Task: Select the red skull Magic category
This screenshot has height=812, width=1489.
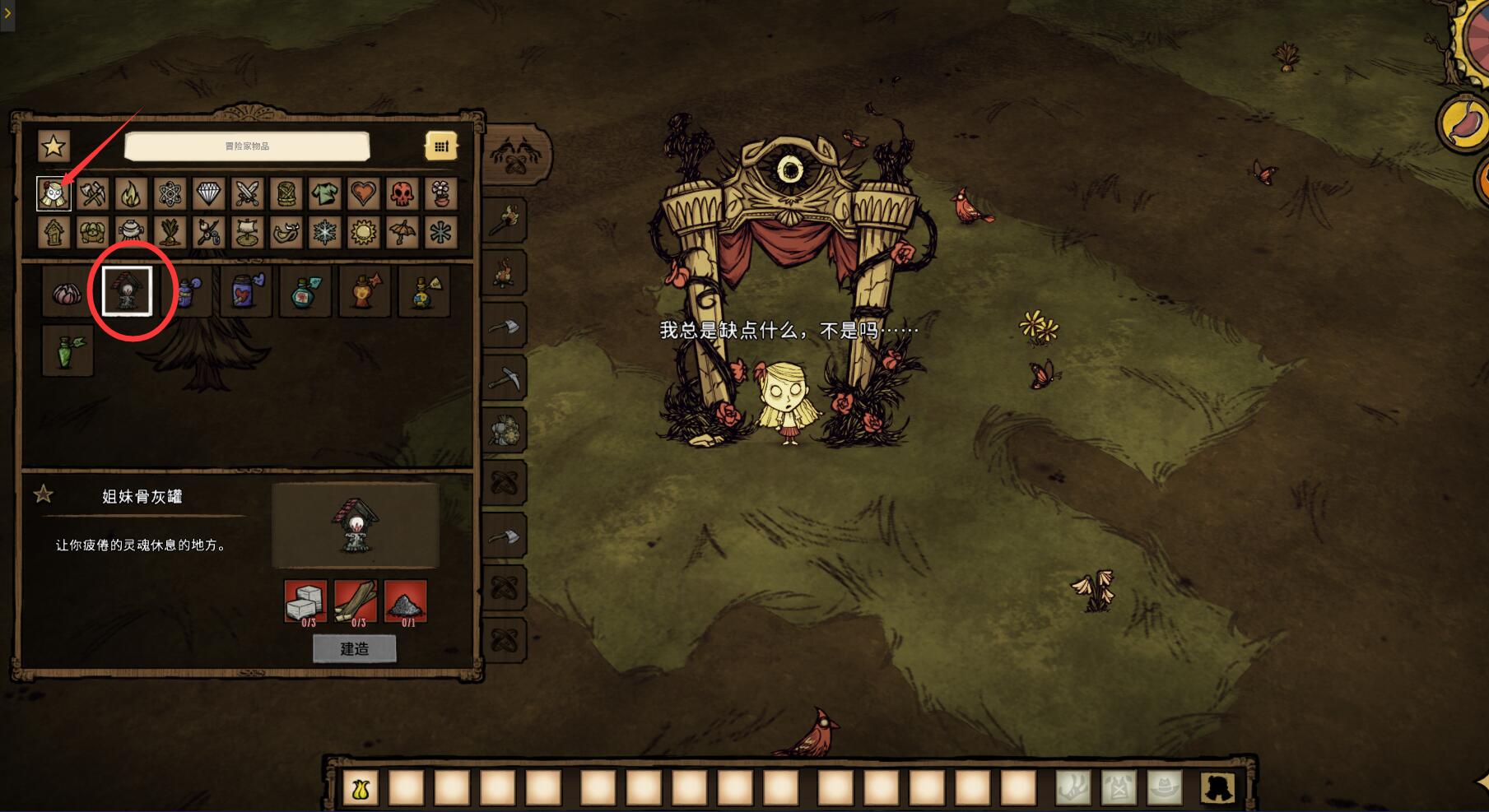Action: tap(402, 194)
